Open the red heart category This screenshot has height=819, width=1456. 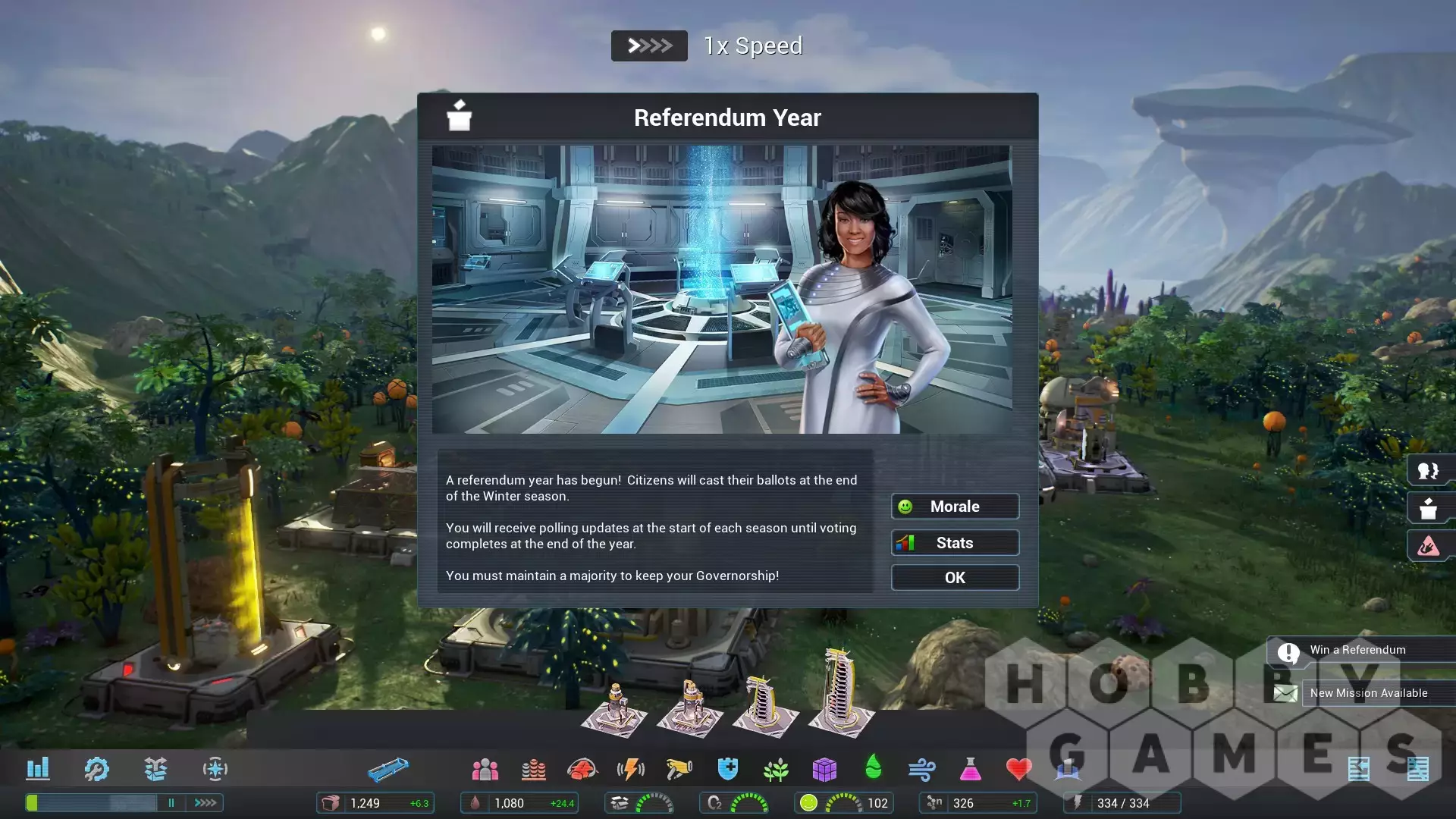point(1018,770)
